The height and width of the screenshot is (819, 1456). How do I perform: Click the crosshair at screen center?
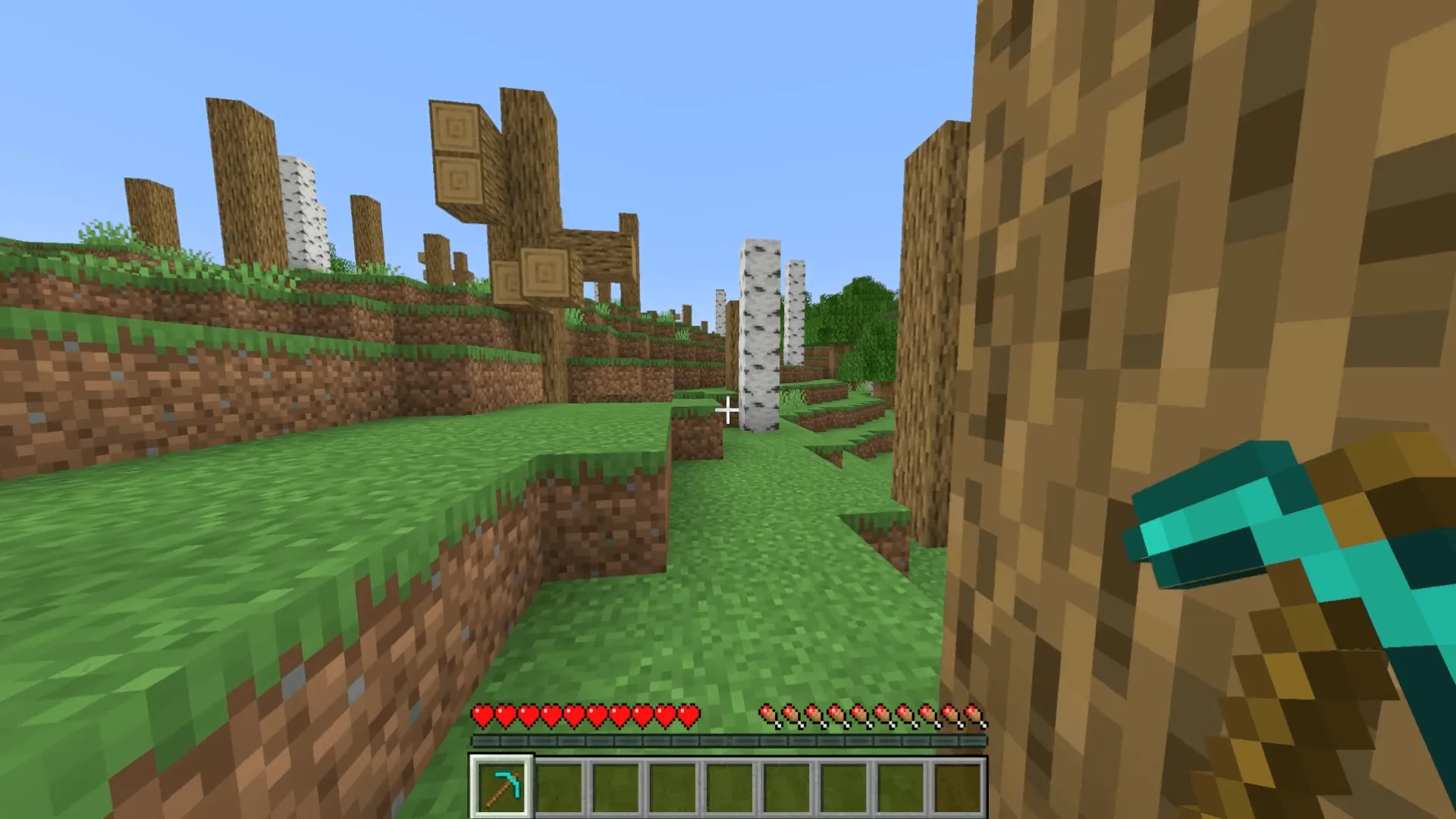(x=728, y=409)
